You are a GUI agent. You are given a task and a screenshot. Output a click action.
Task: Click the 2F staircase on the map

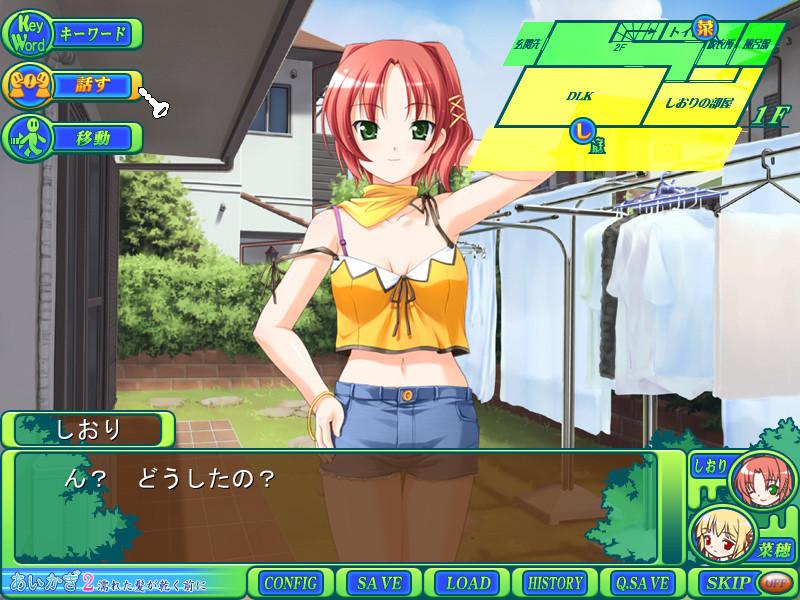click(x=622, y=44)
